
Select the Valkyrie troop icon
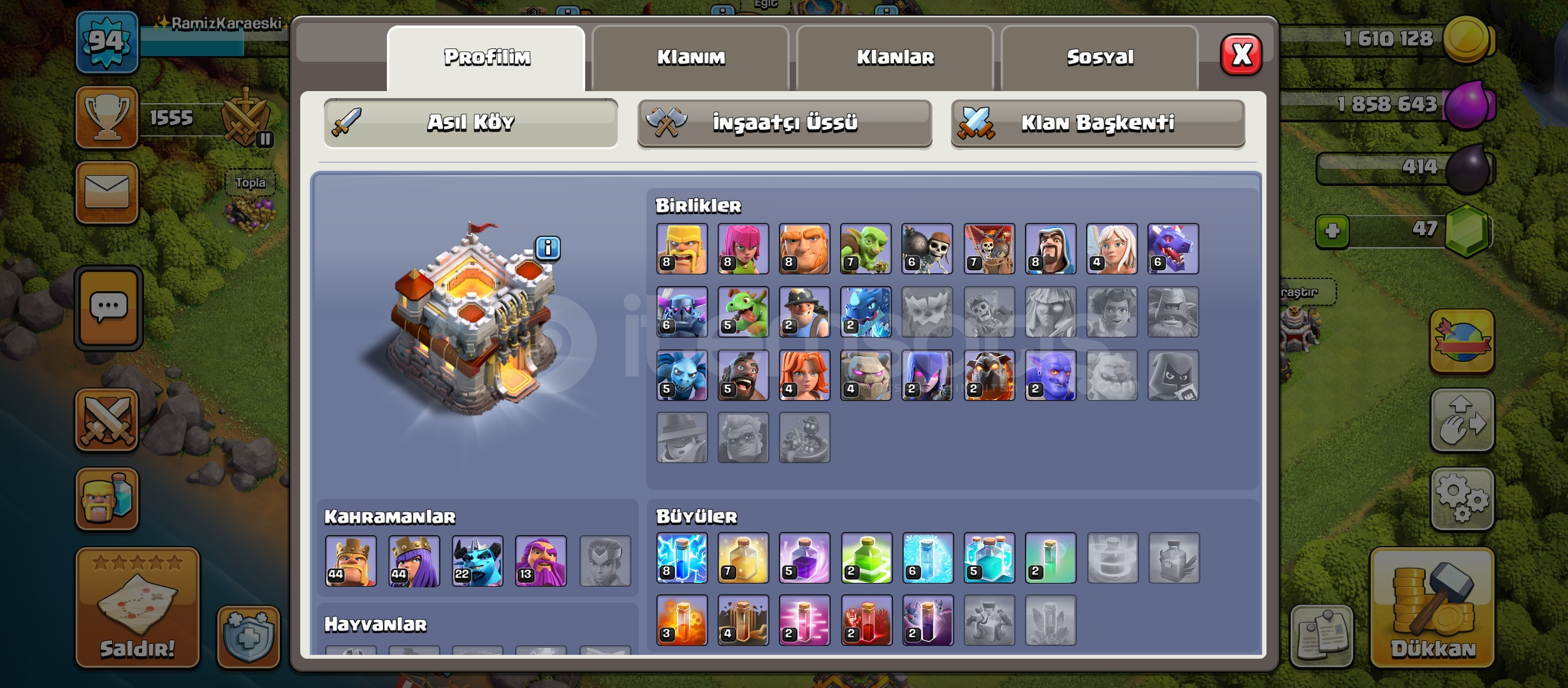coord(804,376)
